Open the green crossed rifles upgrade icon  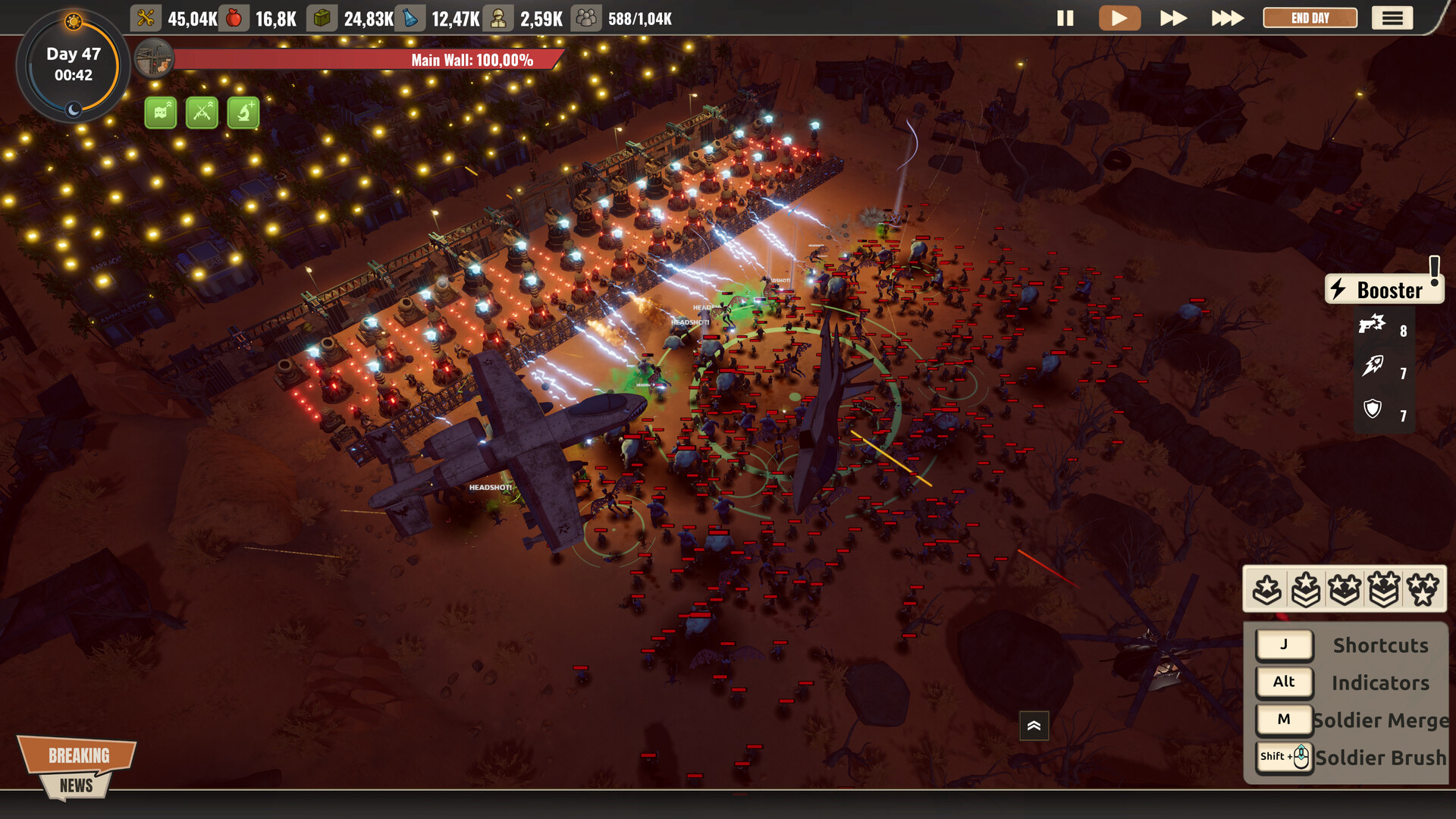point(202,113)
